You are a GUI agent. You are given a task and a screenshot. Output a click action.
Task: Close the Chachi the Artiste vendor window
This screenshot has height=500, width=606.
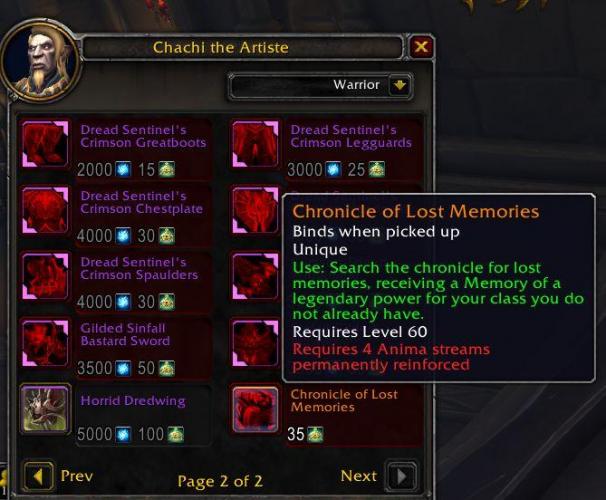pos(422,47)
